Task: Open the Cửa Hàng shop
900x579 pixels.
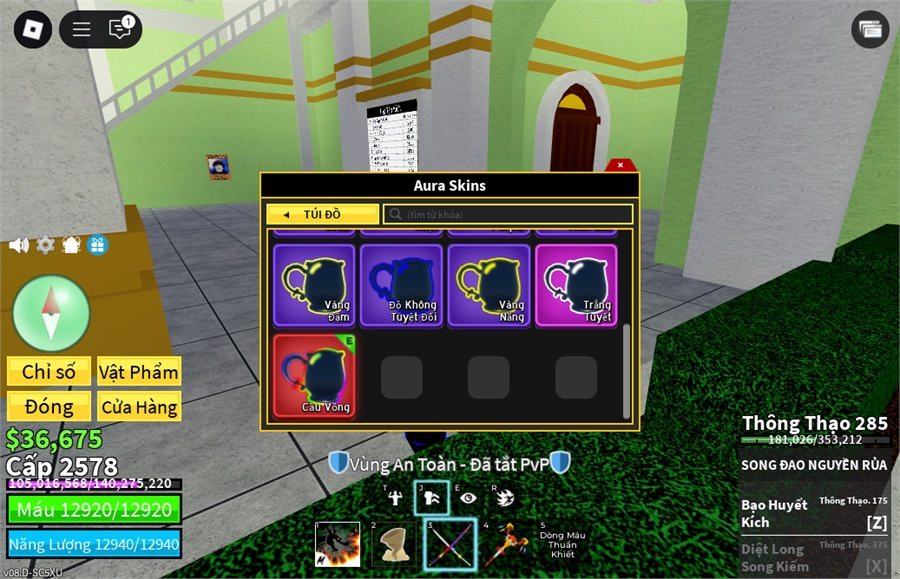Action: 139,406
